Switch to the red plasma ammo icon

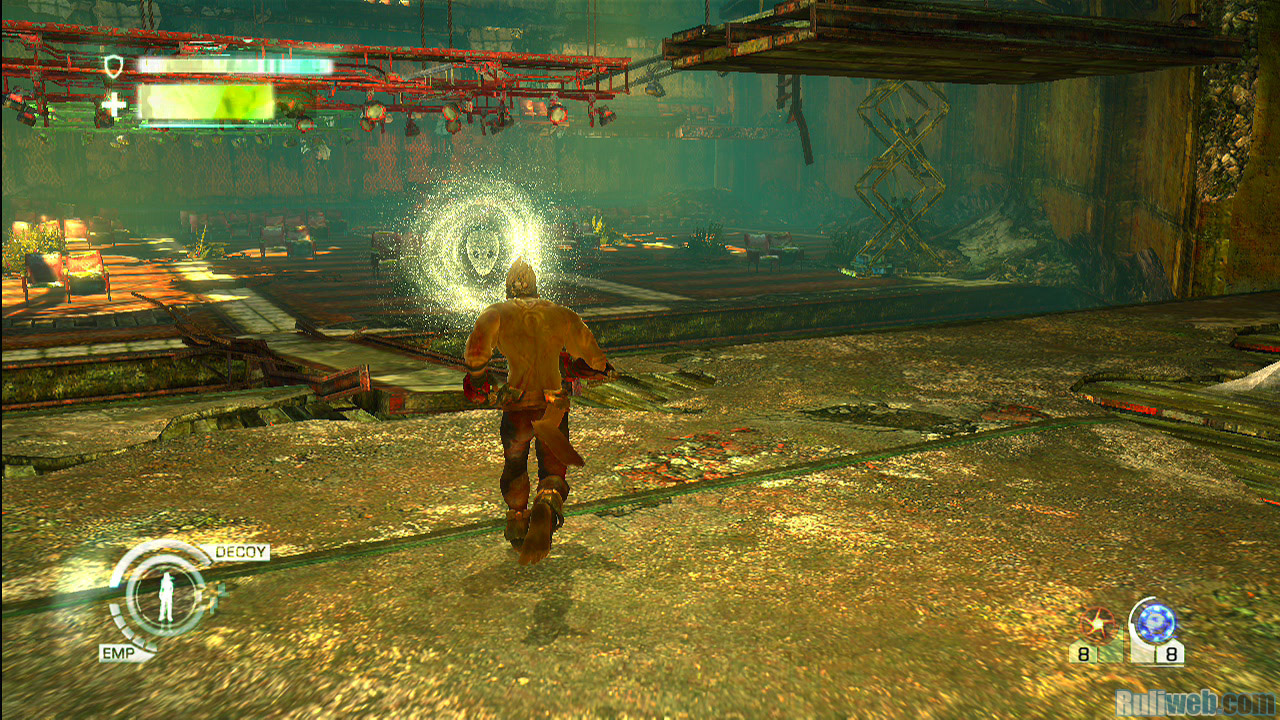[1097, 626]
